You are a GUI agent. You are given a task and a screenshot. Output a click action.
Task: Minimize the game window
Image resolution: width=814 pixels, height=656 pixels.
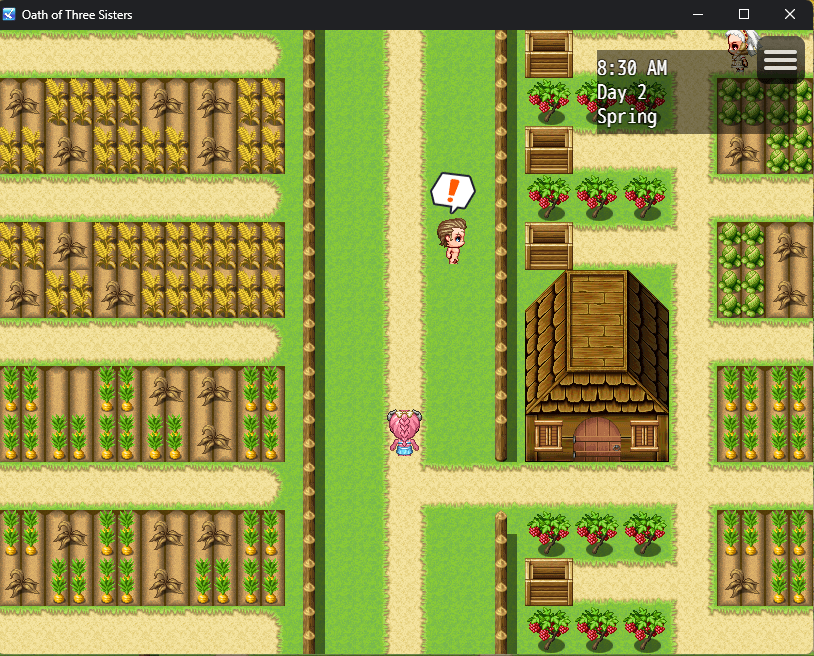pyautogui.click(x=698, y=15)
